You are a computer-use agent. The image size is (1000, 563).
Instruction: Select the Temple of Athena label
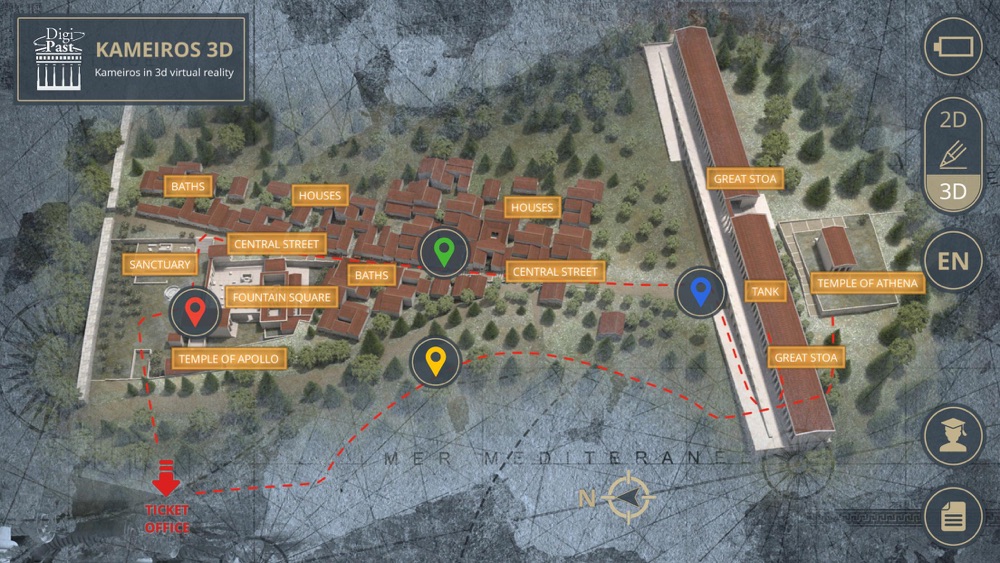[867, 283]
